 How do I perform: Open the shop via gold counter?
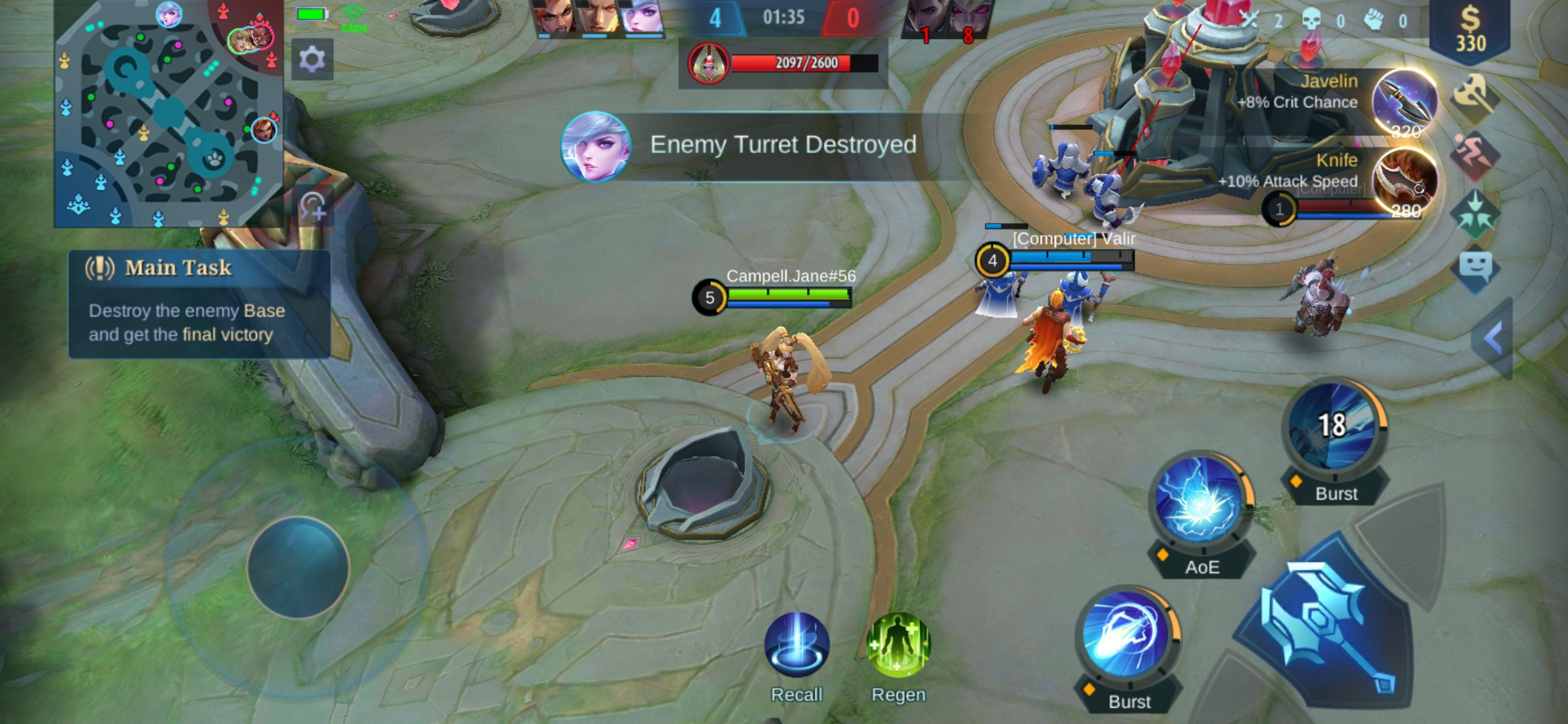pyautogui.click(x=1470, y=30)
